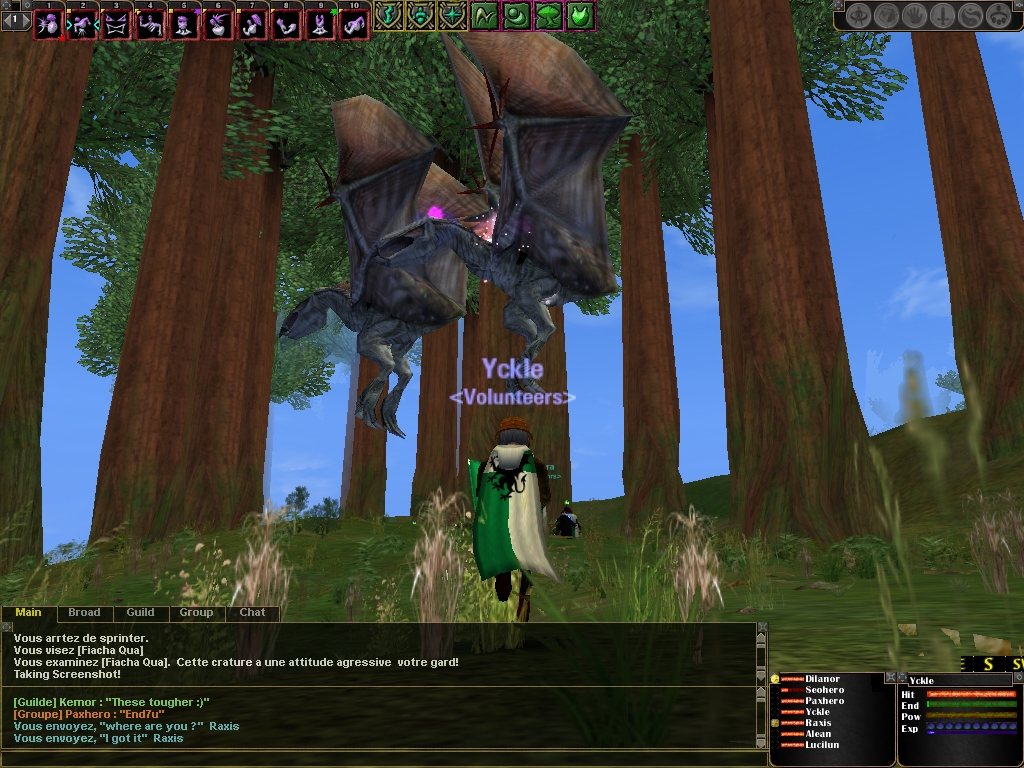The height and width of the screenshot is (768, 1024).
Task: Click the green tree icon in top bar
Action: pyautogui.click(x=547, y=15)
